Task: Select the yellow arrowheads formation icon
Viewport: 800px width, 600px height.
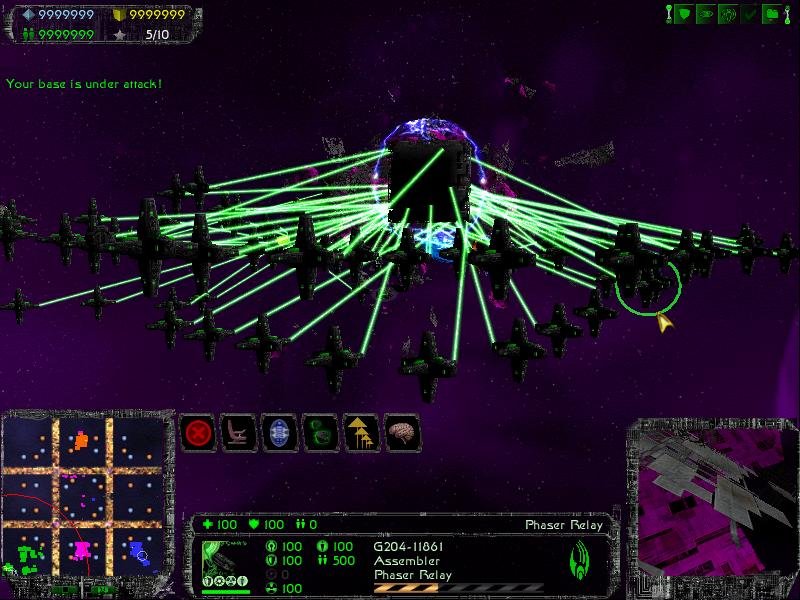Action: (360, 433)
